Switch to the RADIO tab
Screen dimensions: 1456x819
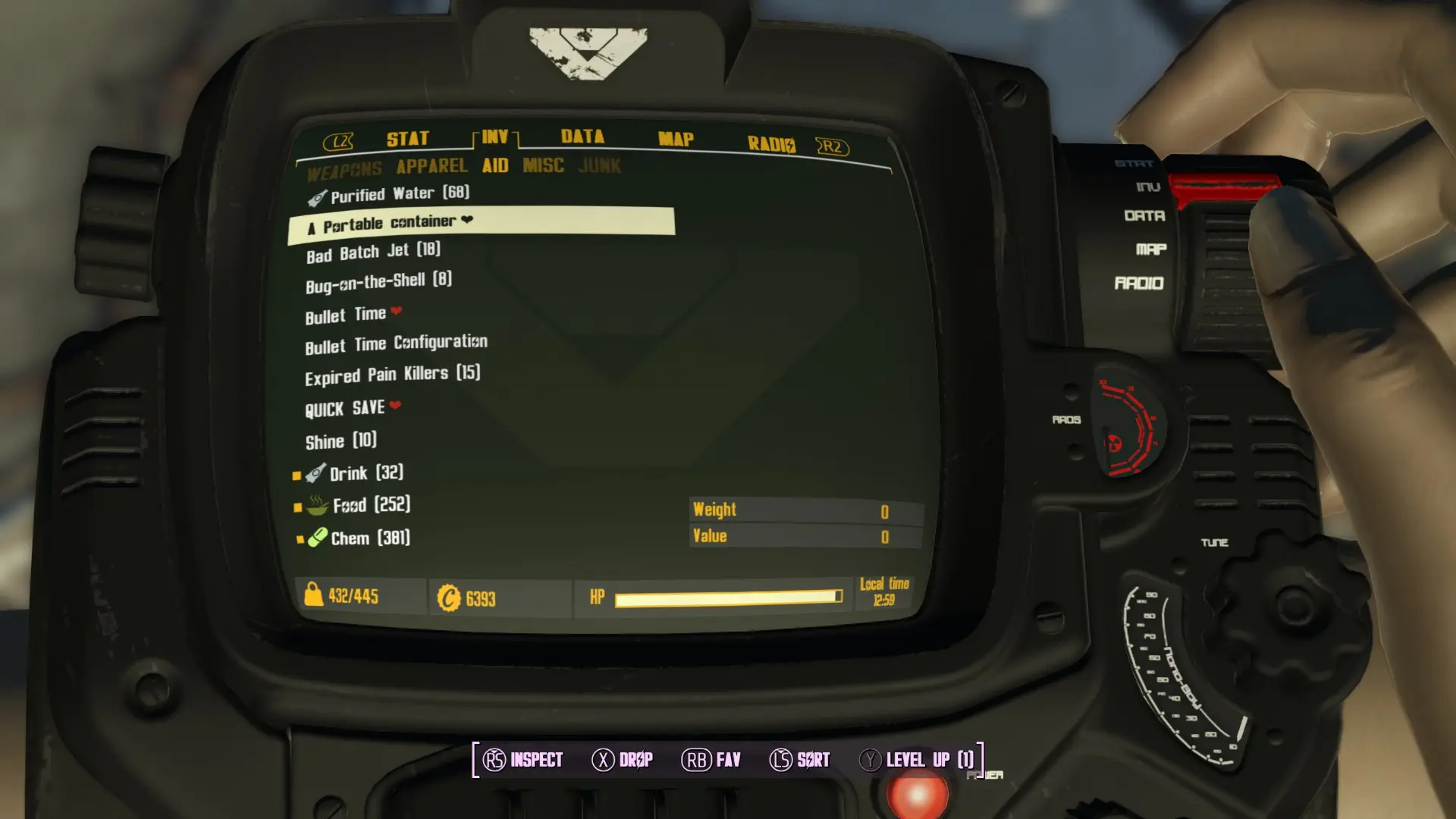click(x=770, y=144)
